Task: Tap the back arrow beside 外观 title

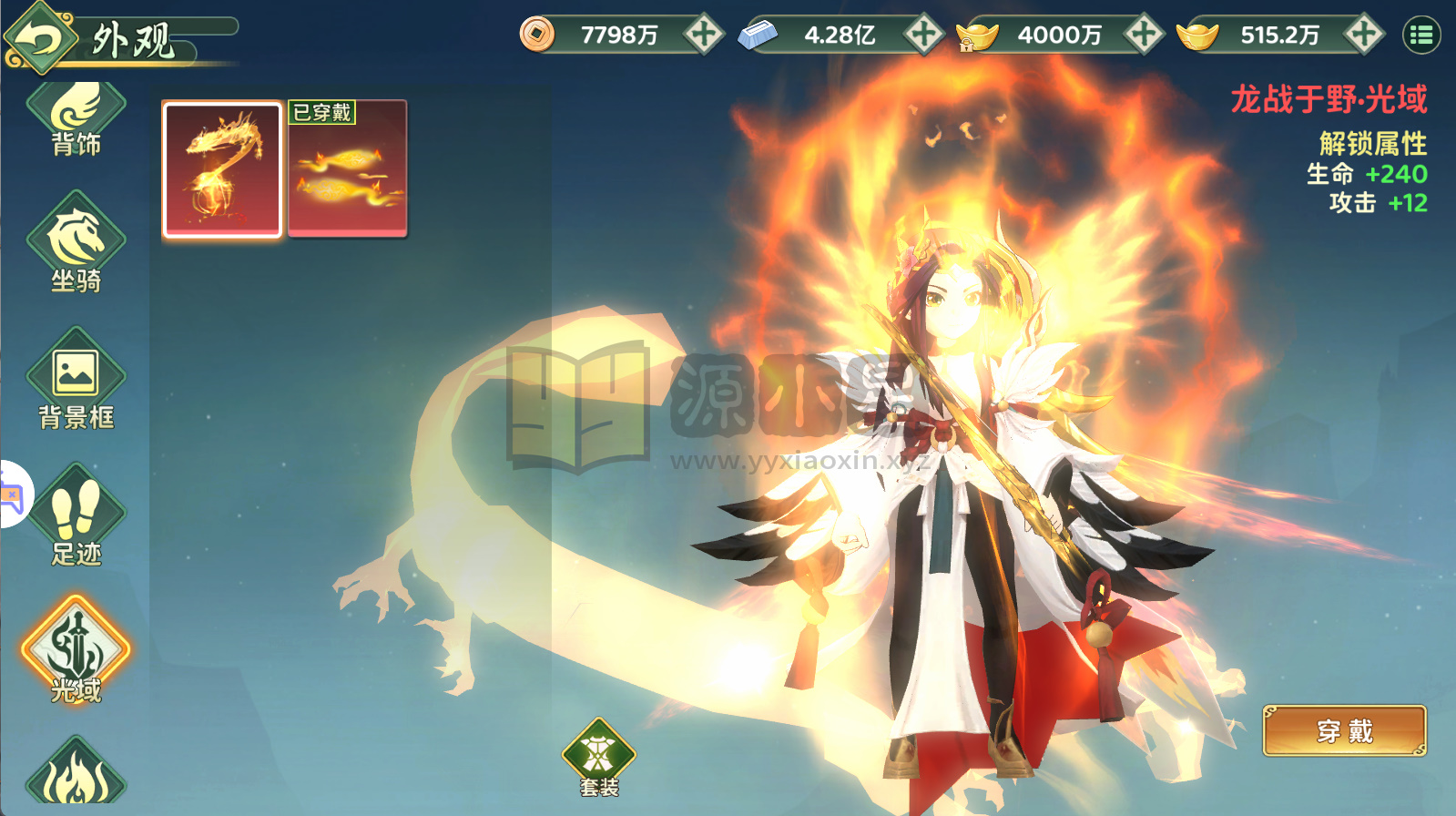Action: pyautogui.click(x=38, y=35)
